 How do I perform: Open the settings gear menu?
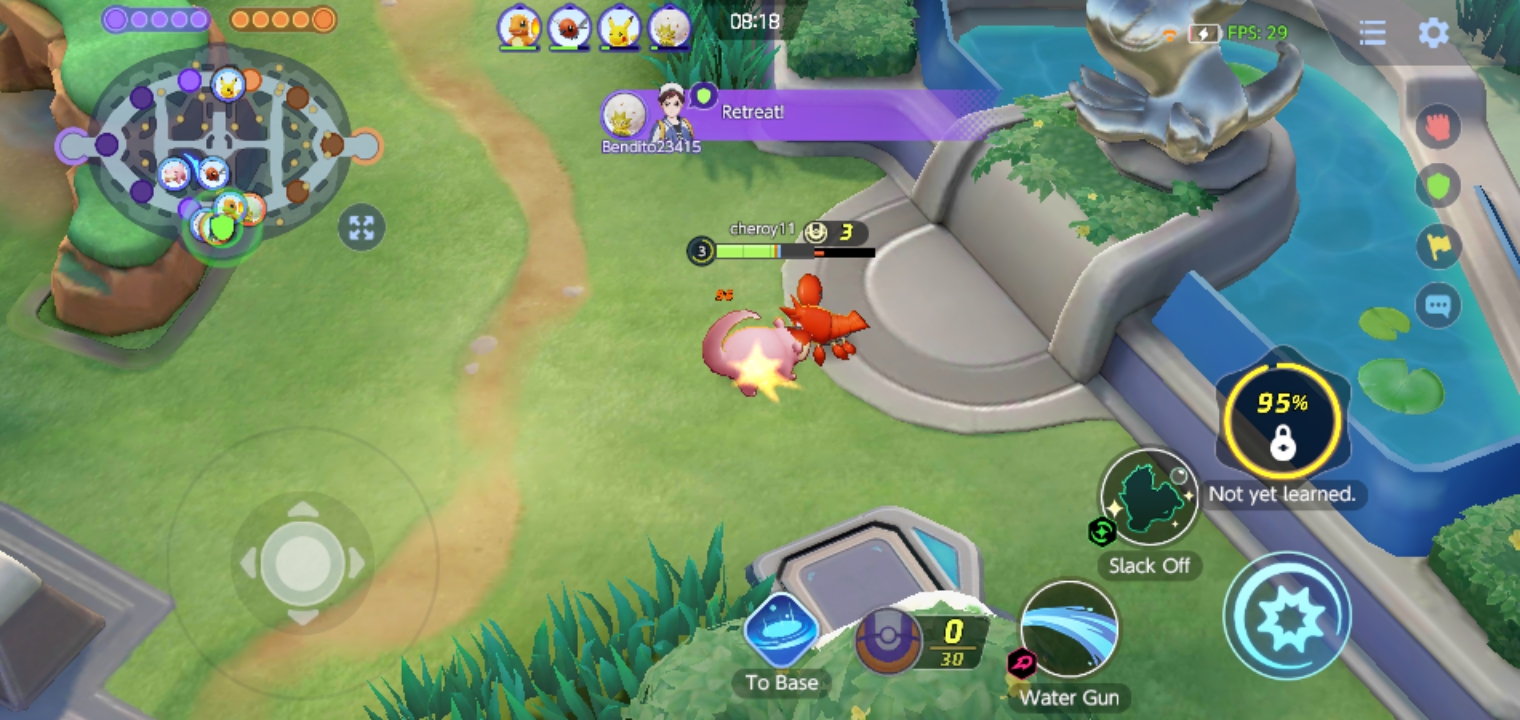click(1433, 33)
